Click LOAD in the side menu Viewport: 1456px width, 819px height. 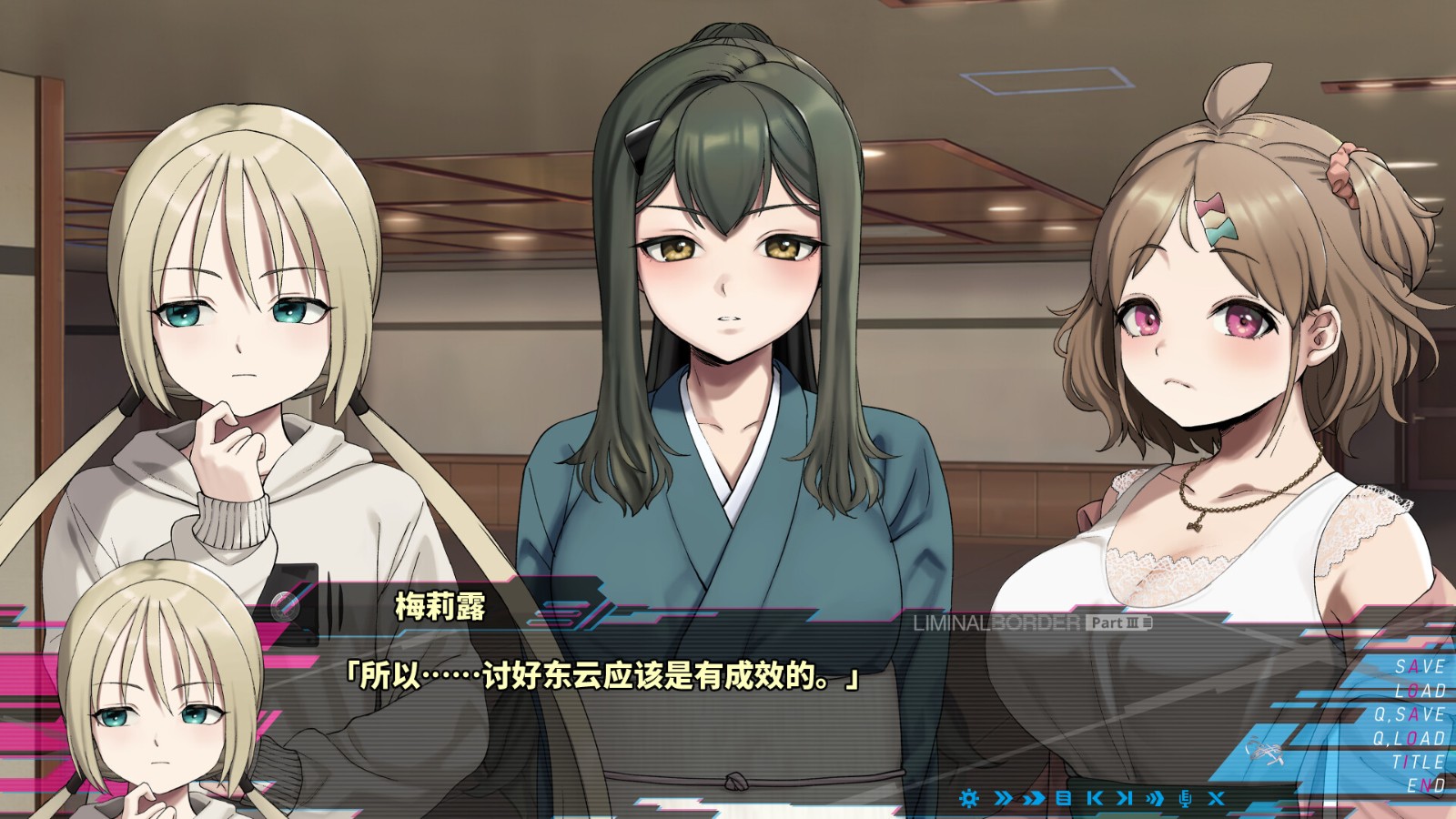[x=1421, y=691]
